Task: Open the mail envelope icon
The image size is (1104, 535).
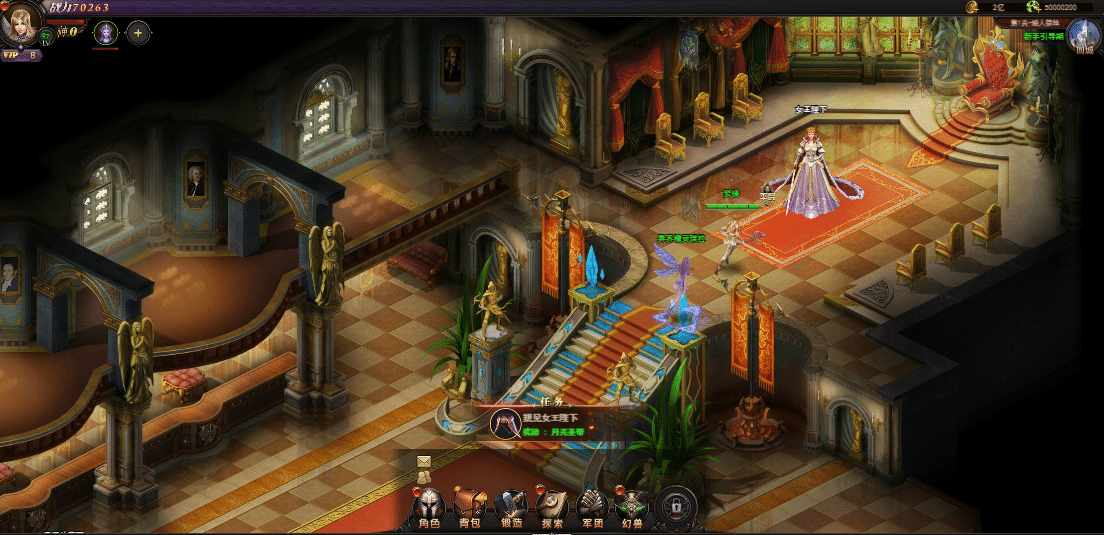Action: coord(424,461)
